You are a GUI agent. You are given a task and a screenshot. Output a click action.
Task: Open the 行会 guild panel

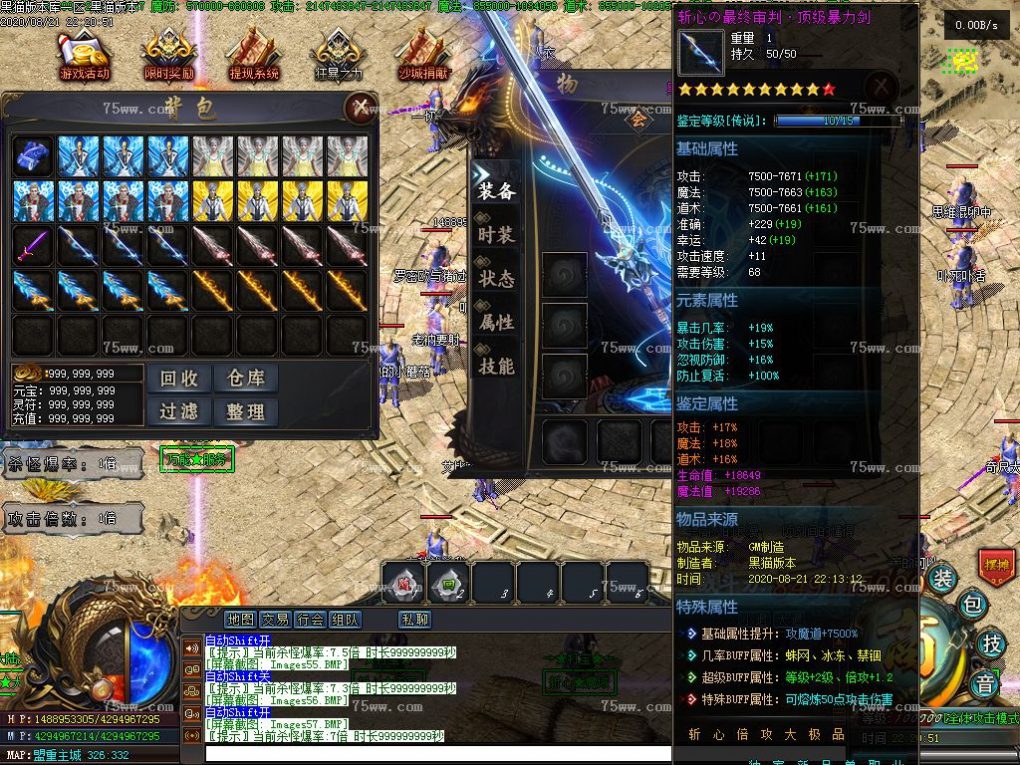310,619
